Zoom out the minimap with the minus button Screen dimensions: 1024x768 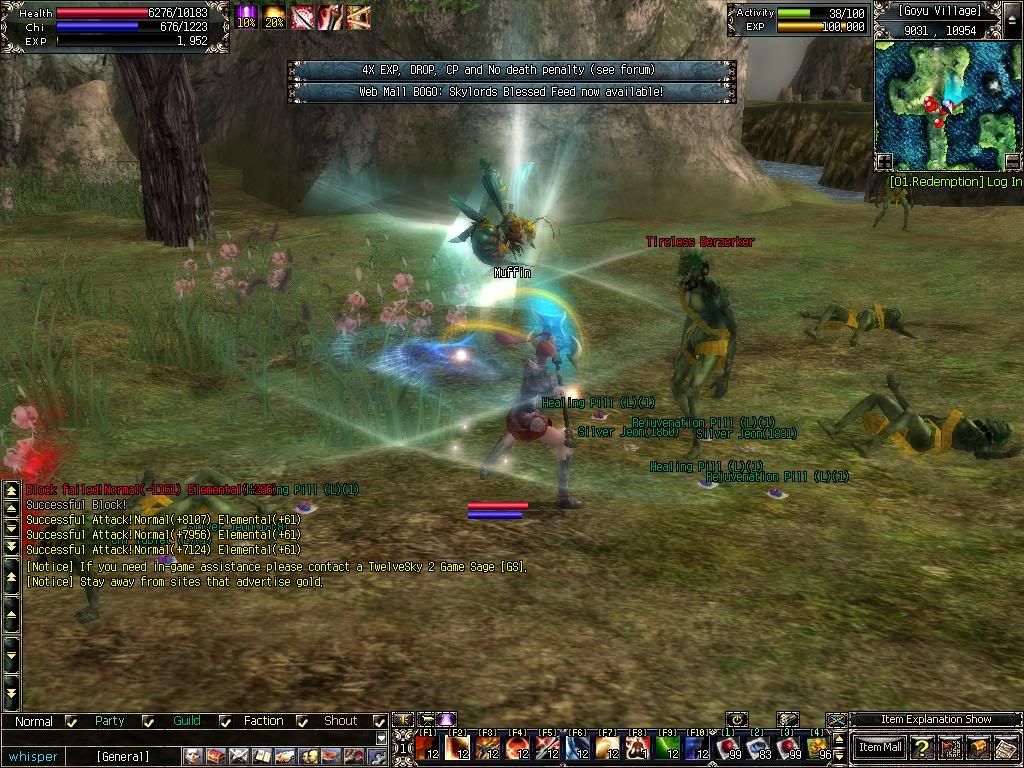[x=1012, y=161]
